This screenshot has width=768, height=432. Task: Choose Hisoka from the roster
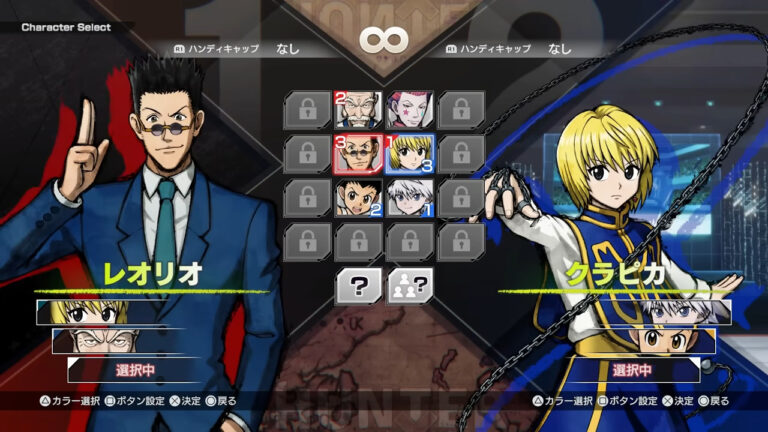[x=409, y=109]
